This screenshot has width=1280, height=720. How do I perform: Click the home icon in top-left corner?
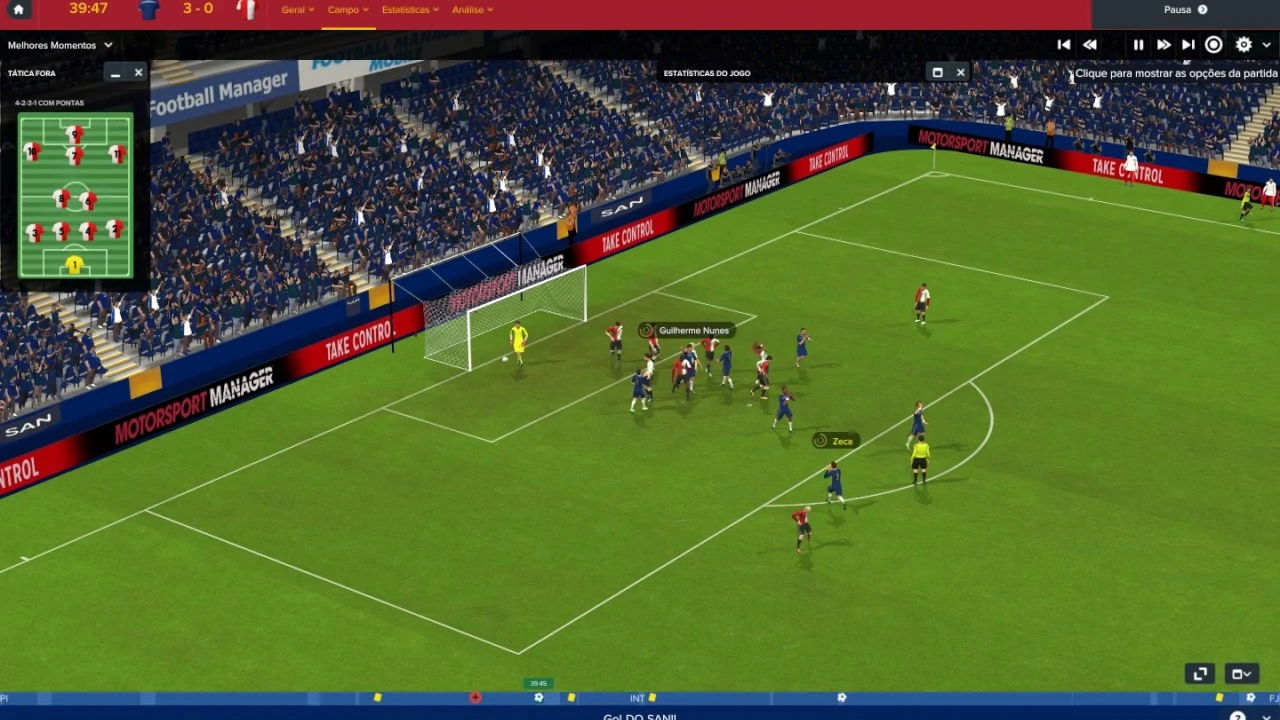click(x=16, y=9)
